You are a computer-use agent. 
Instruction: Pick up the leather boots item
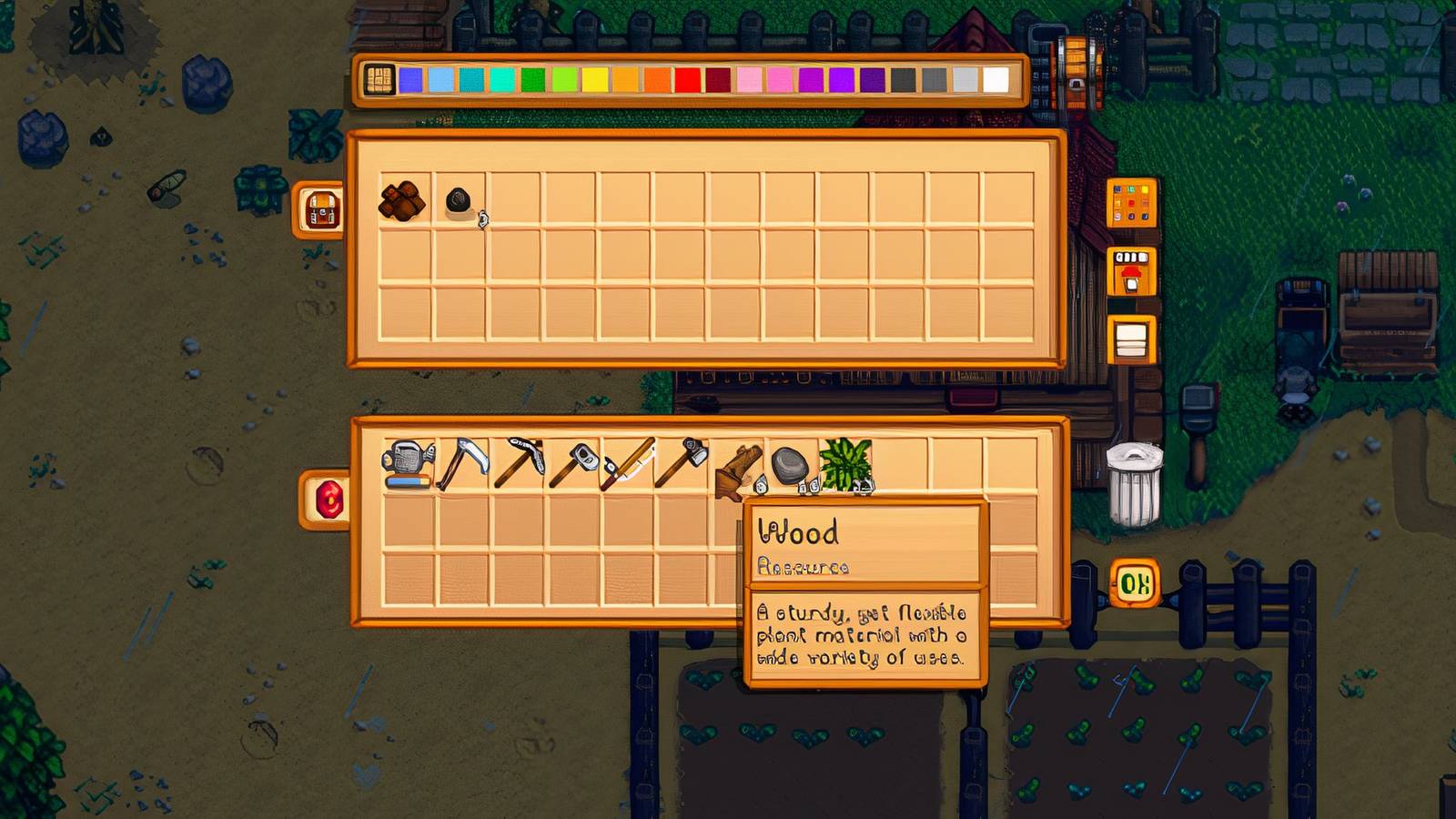(x=739, y=466)
